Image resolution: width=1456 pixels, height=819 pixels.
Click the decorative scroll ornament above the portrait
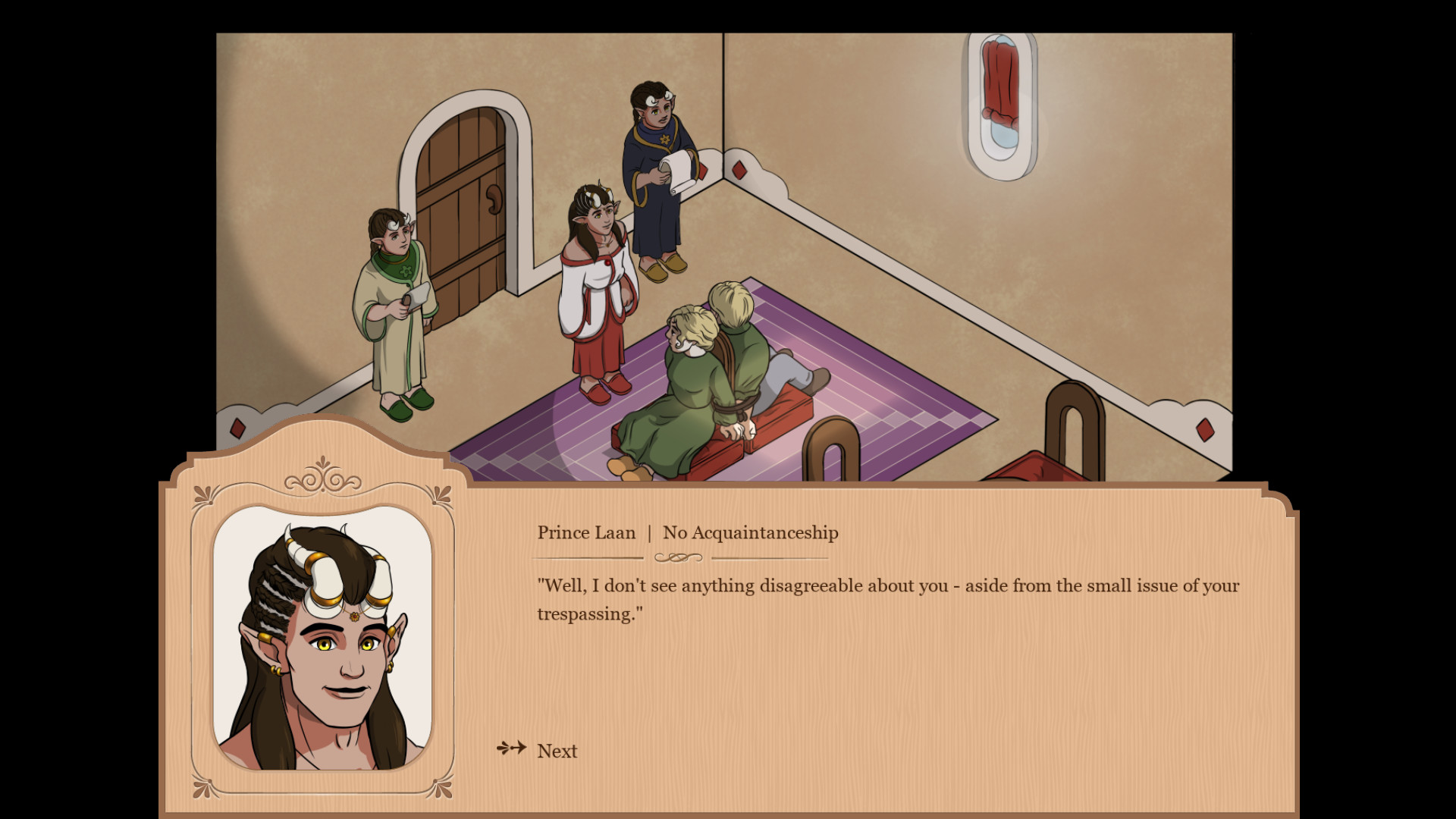(325, 480)
